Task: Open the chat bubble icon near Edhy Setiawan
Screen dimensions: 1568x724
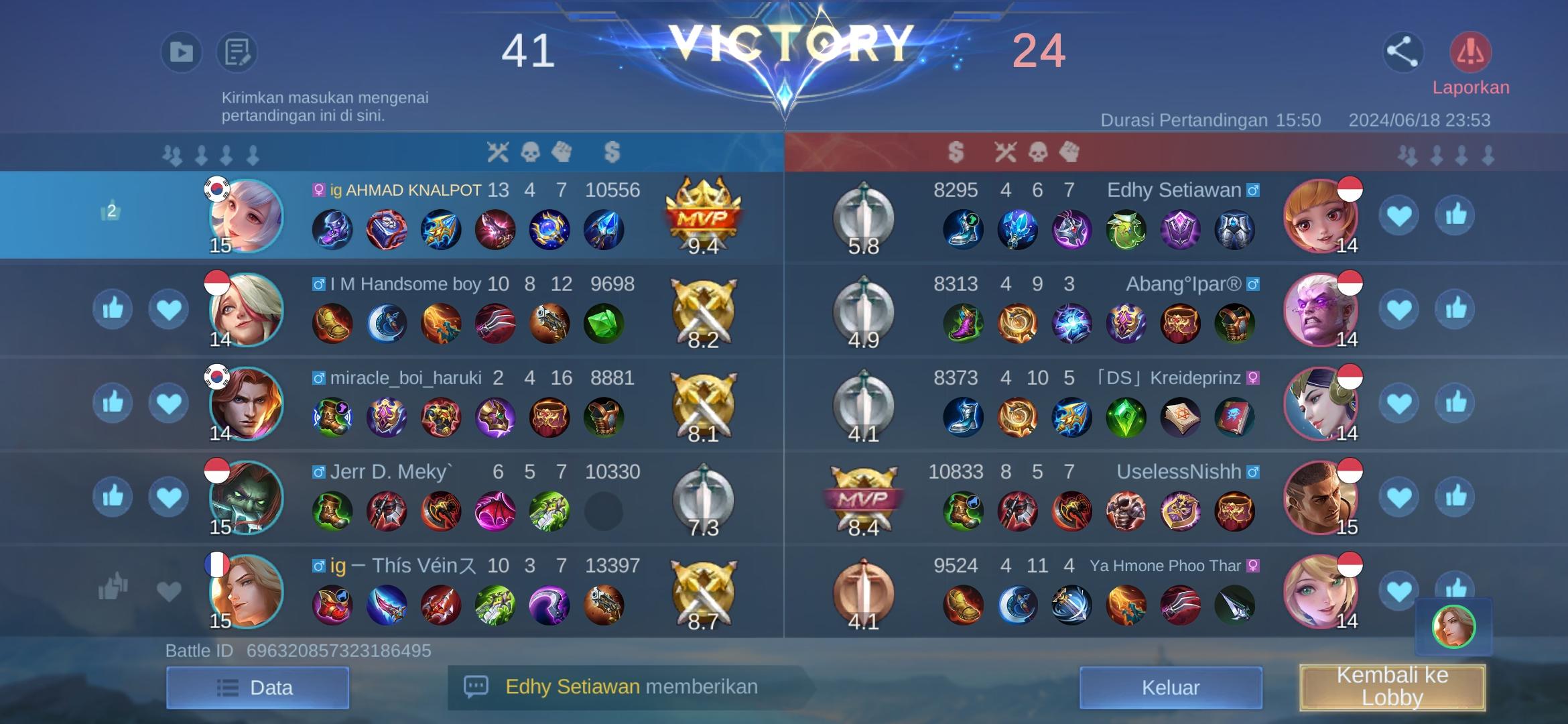Action: pyautogui.click(x=477, y=687)
